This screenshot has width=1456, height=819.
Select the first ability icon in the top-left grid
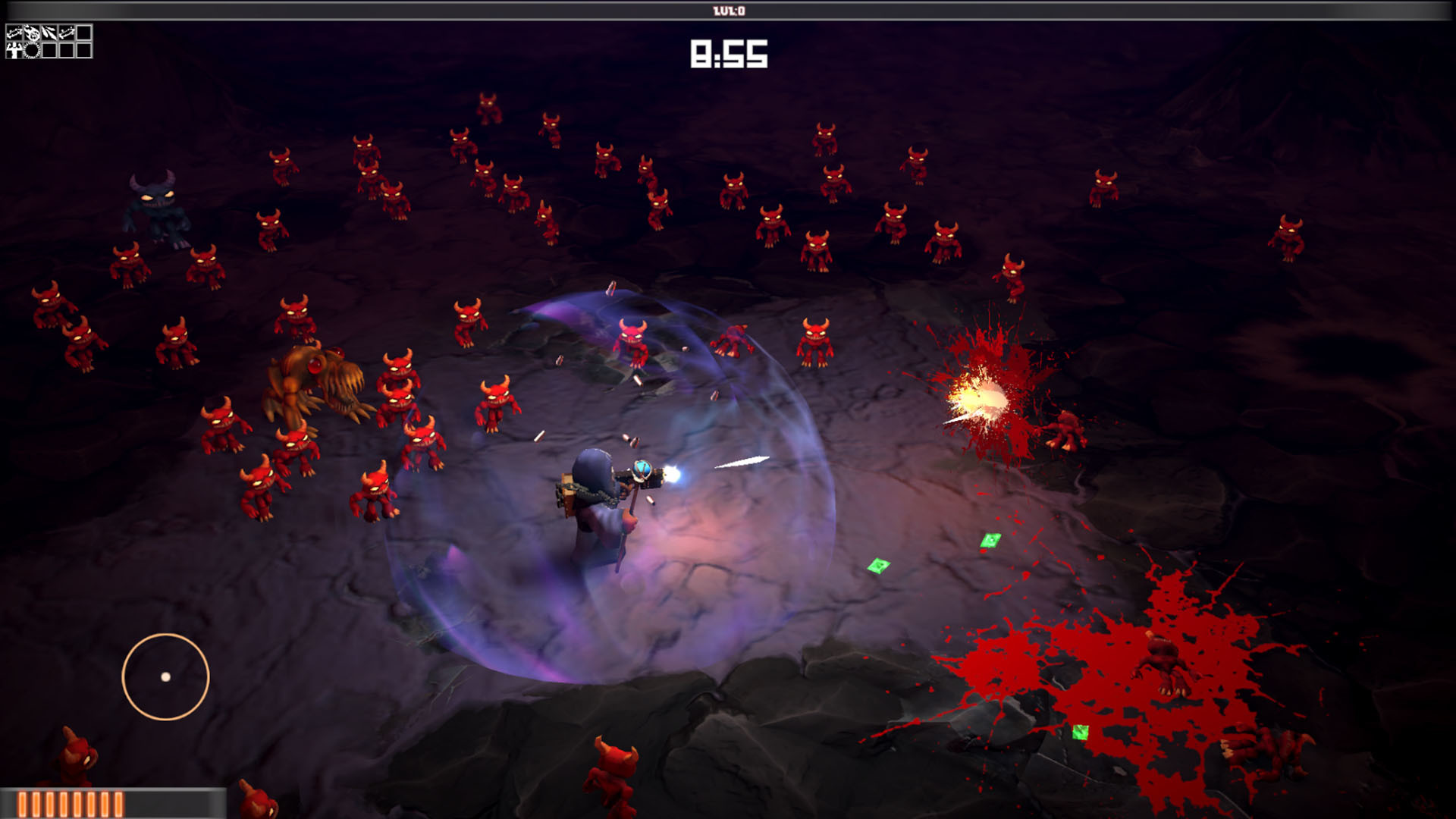tap(14, 32)
